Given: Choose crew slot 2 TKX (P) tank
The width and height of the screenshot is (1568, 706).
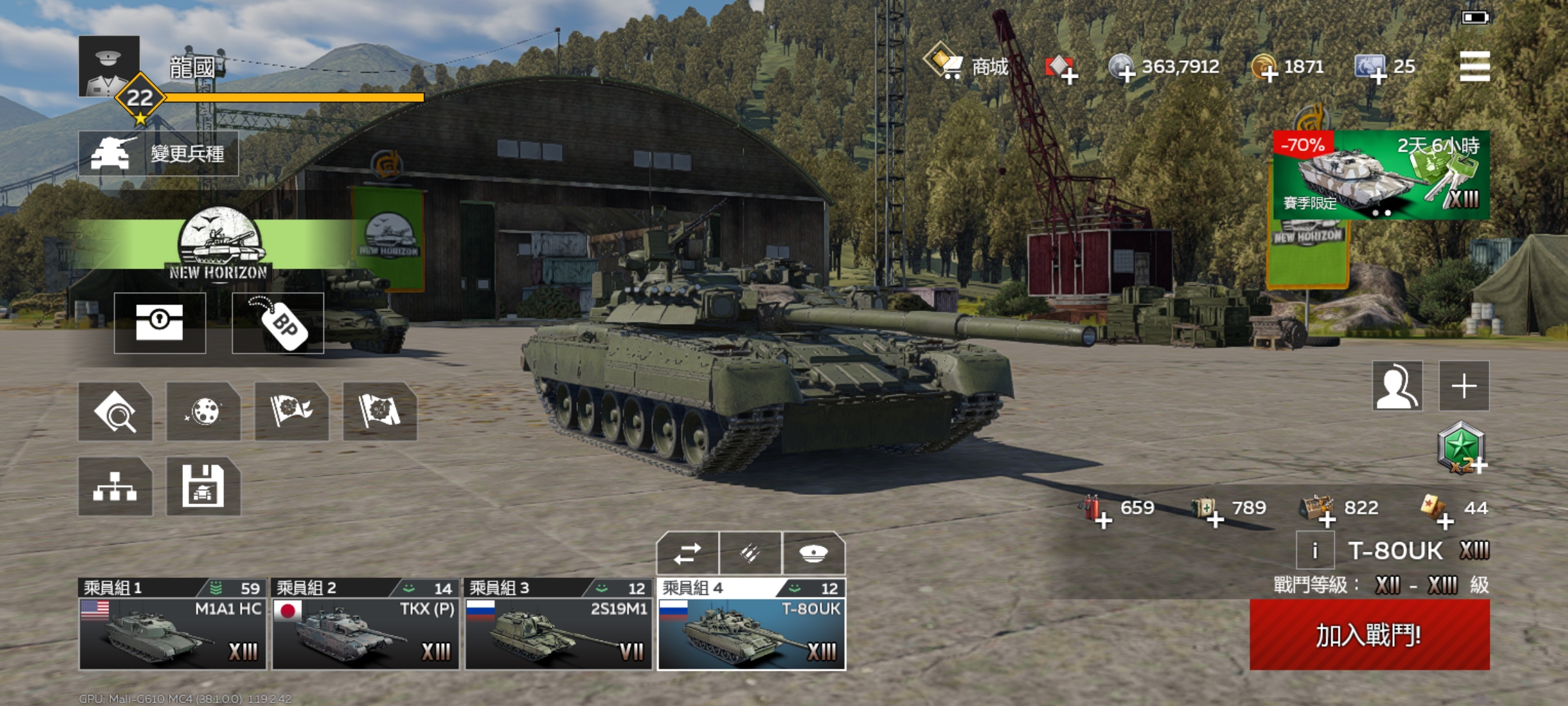Looking at the screenshot, I should click(x=366, y=626).
